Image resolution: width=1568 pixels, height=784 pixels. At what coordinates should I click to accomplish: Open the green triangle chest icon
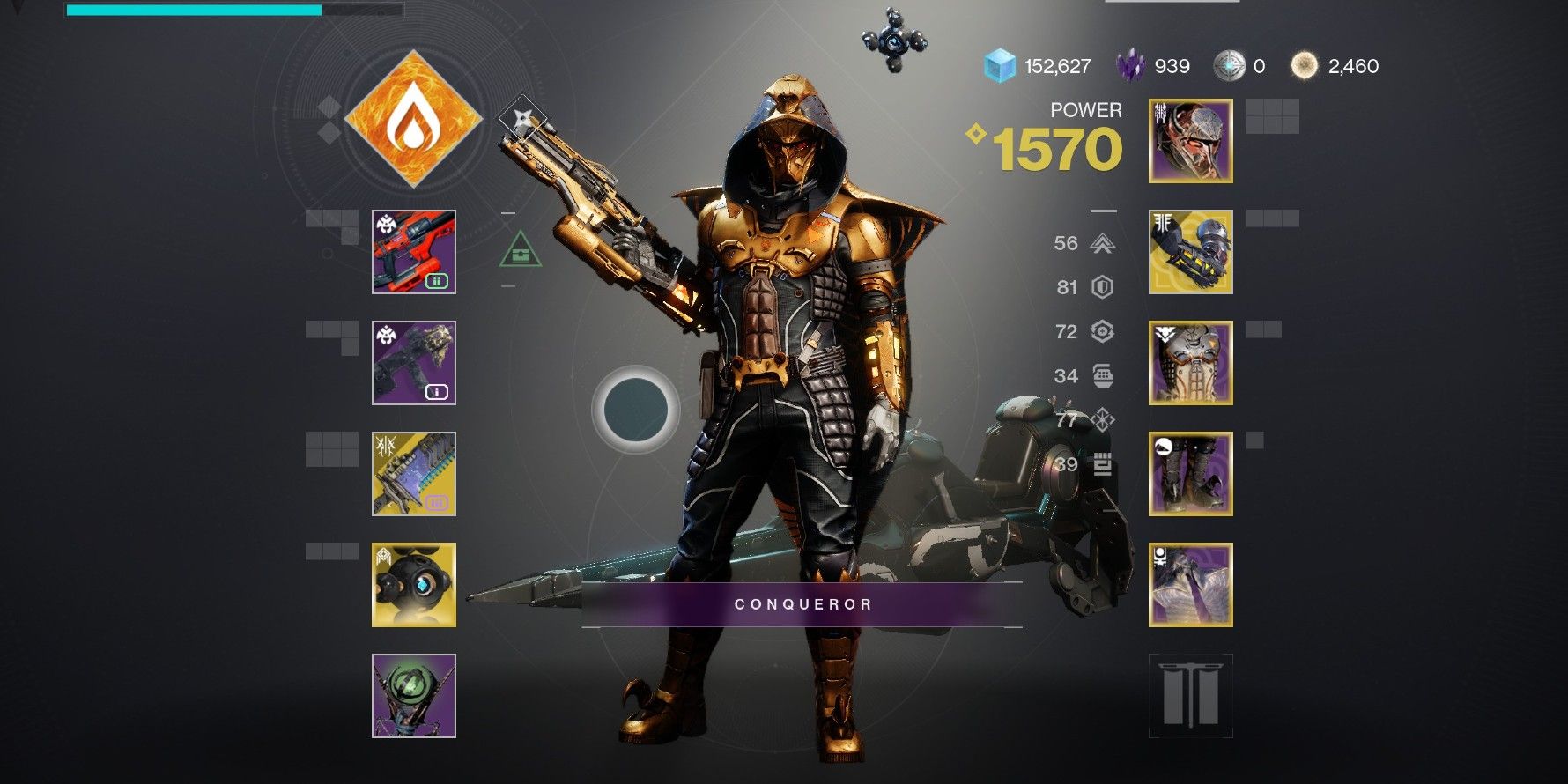tap(521, 251)
